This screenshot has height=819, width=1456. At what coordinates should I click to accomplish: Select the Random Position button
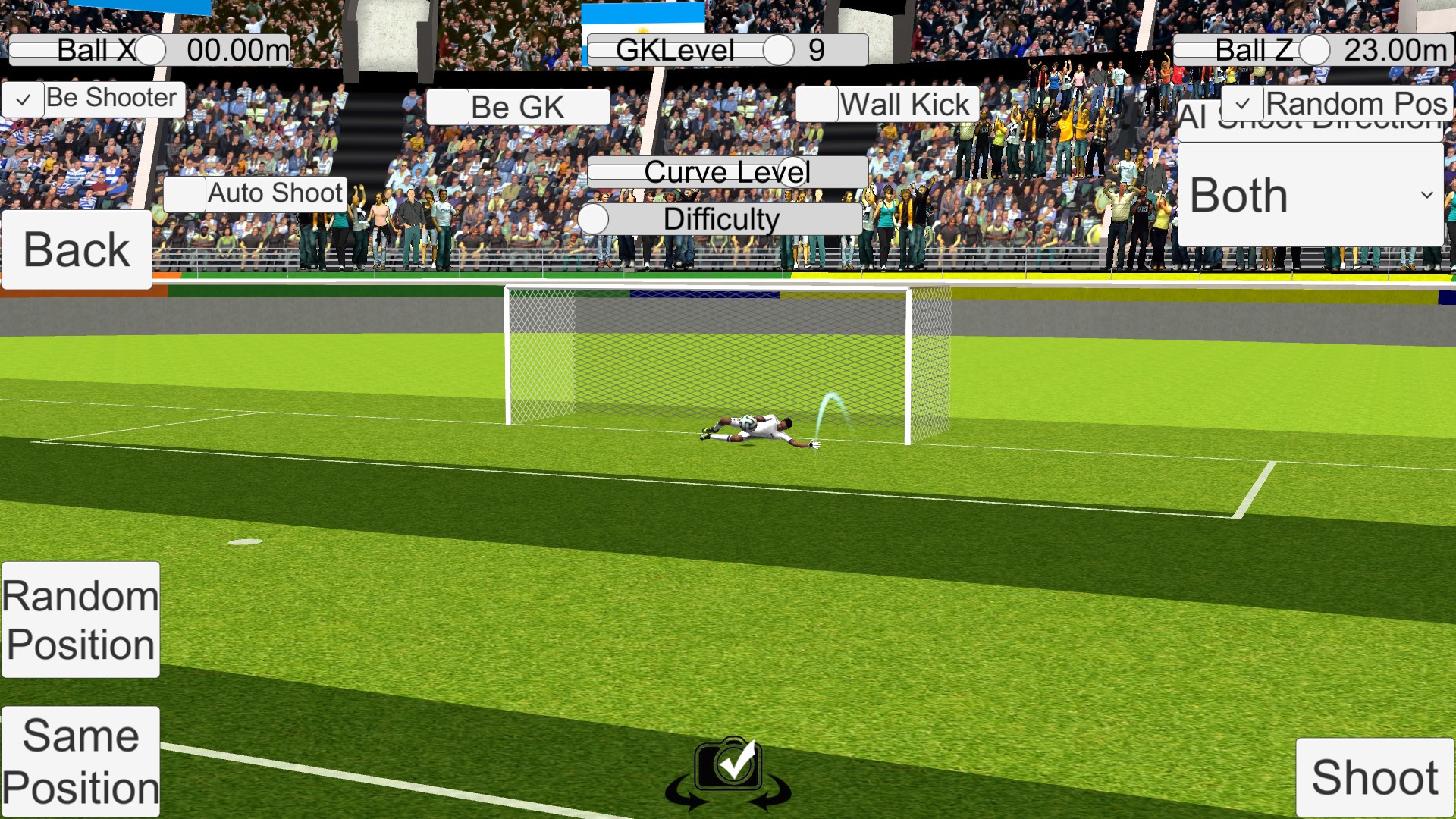point(79,620)
